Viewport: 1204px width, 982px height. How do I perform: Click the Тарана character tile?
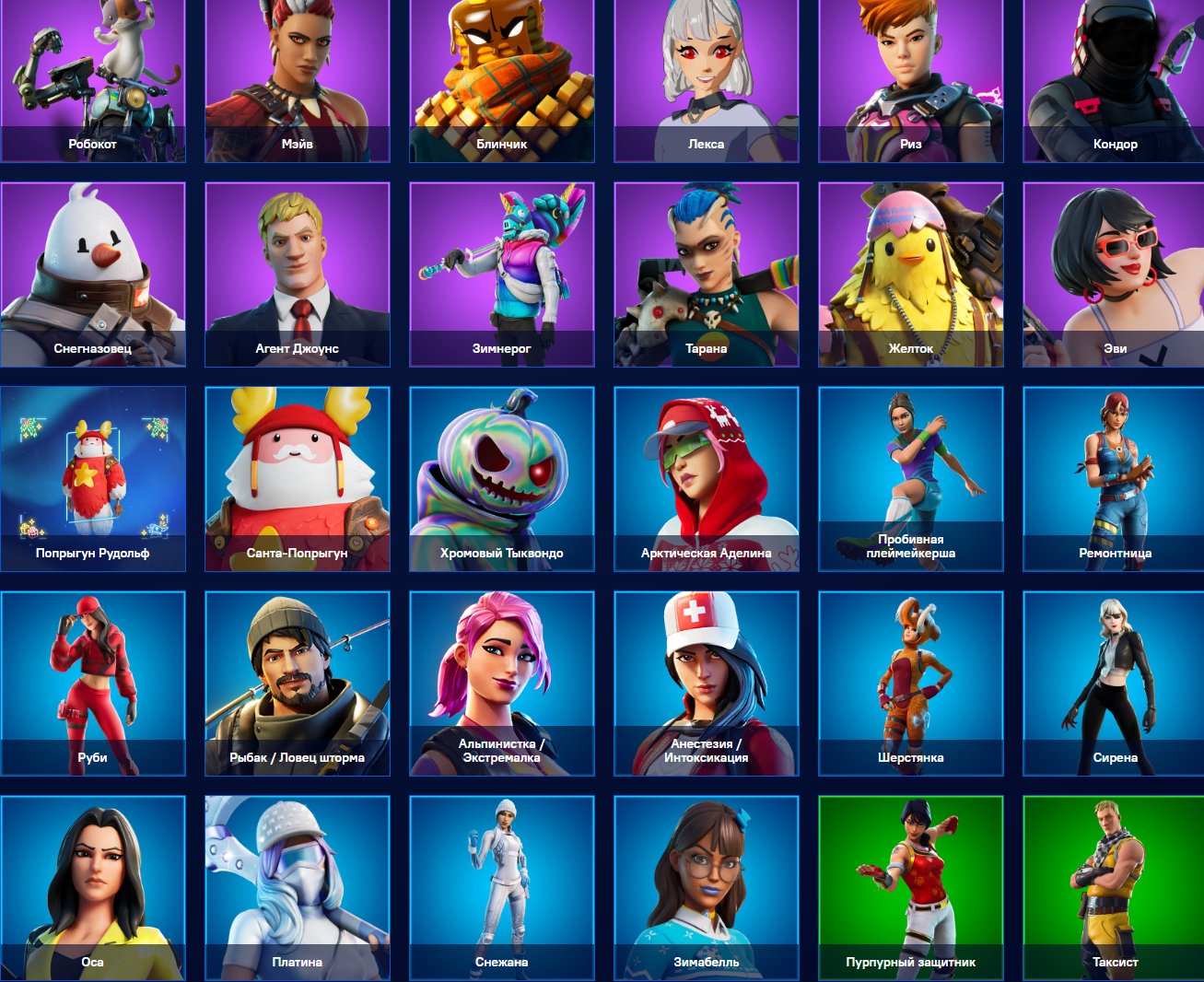click(x=706, y=274)
